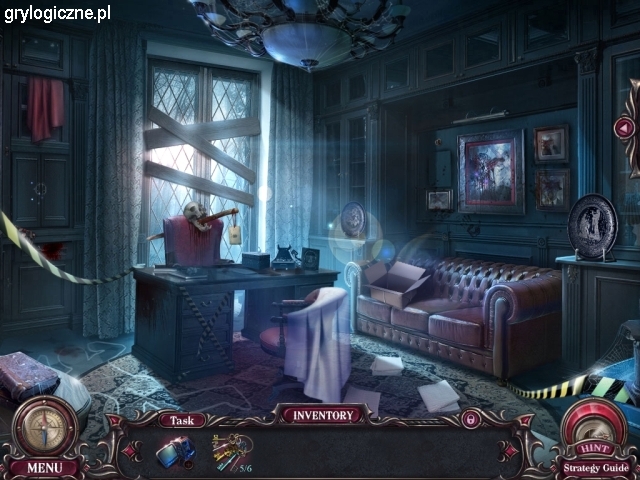
Task: Open the Task list
Action: coord(182,421)
